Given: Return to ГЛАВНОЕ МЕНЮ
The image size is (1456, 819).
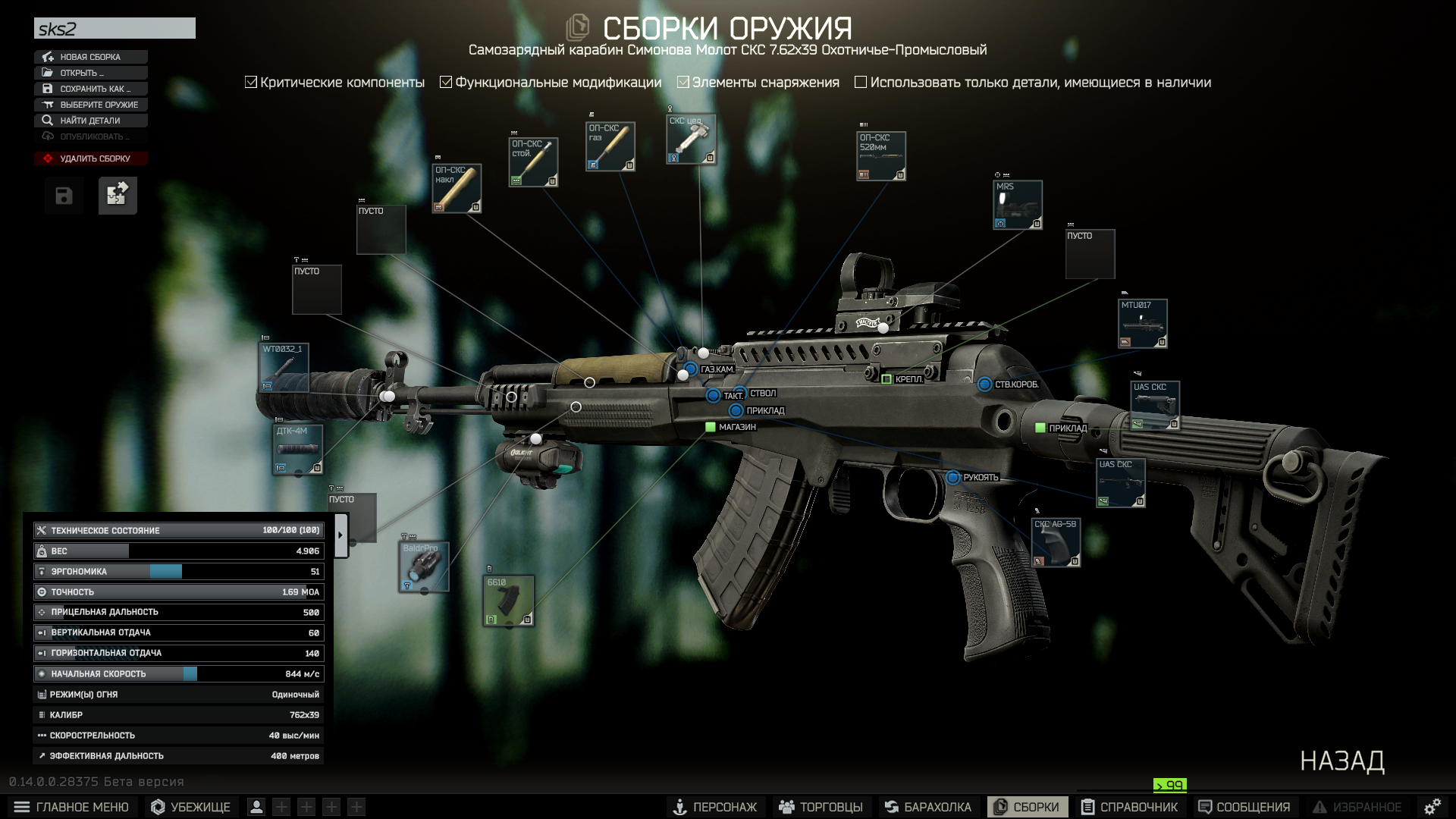Looking at the screenshot, I should click(72, 807).
